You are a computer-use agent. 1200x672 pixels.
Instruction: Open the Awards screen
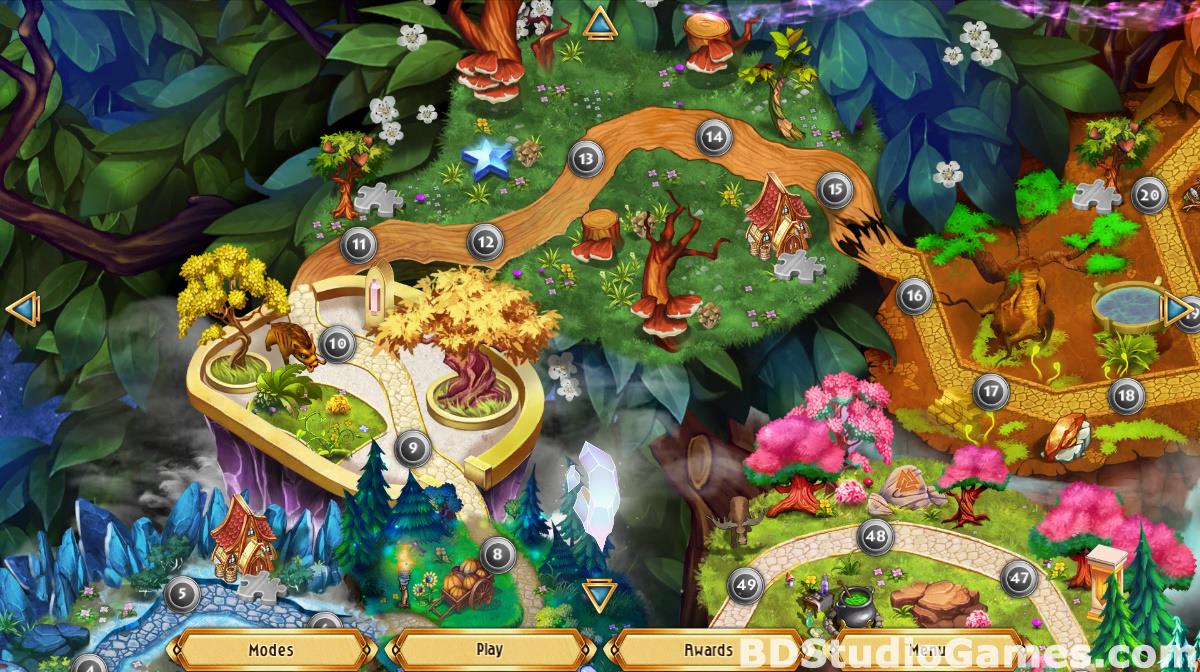709,649
